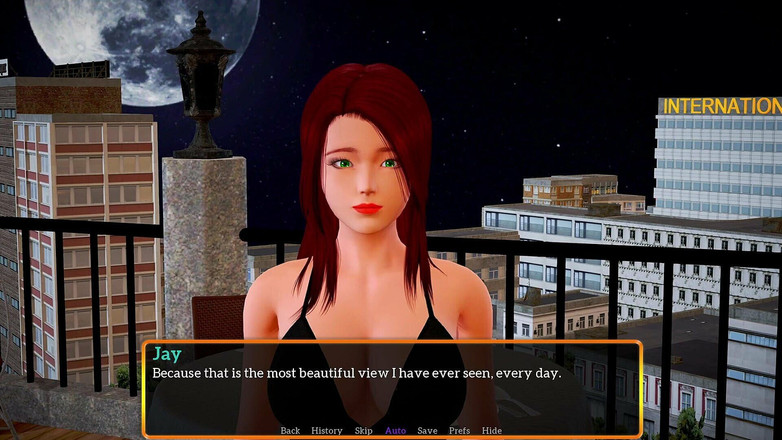Go back one dialogue line
Image resolution: width=782 pixels, height=440 pixels.
coord(290,431)
